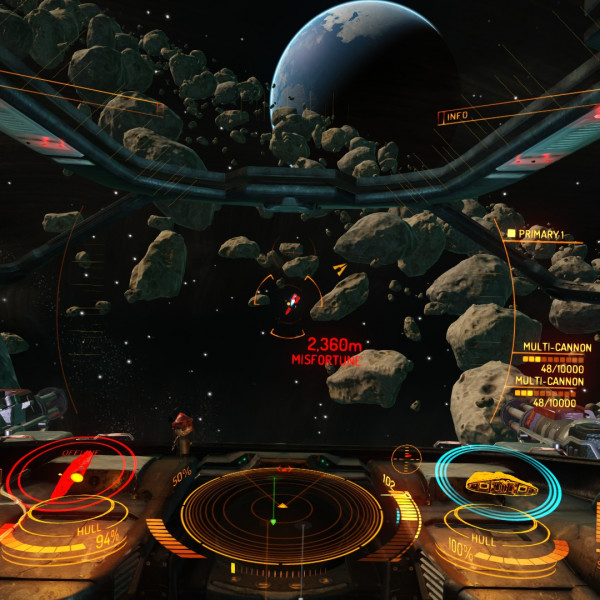Open the INFO panel

coord(458,116)
